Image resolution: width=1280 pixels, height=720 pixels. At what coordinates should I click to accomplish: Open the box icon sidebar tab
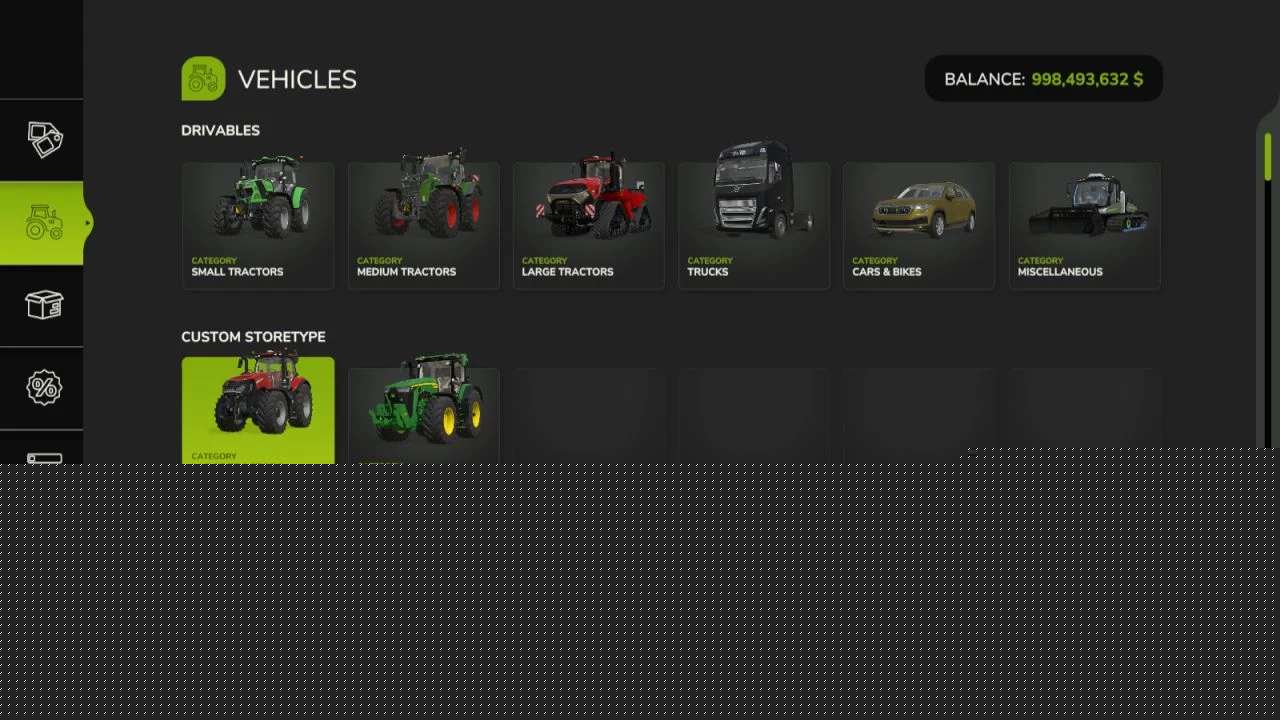tap(43, 305)
